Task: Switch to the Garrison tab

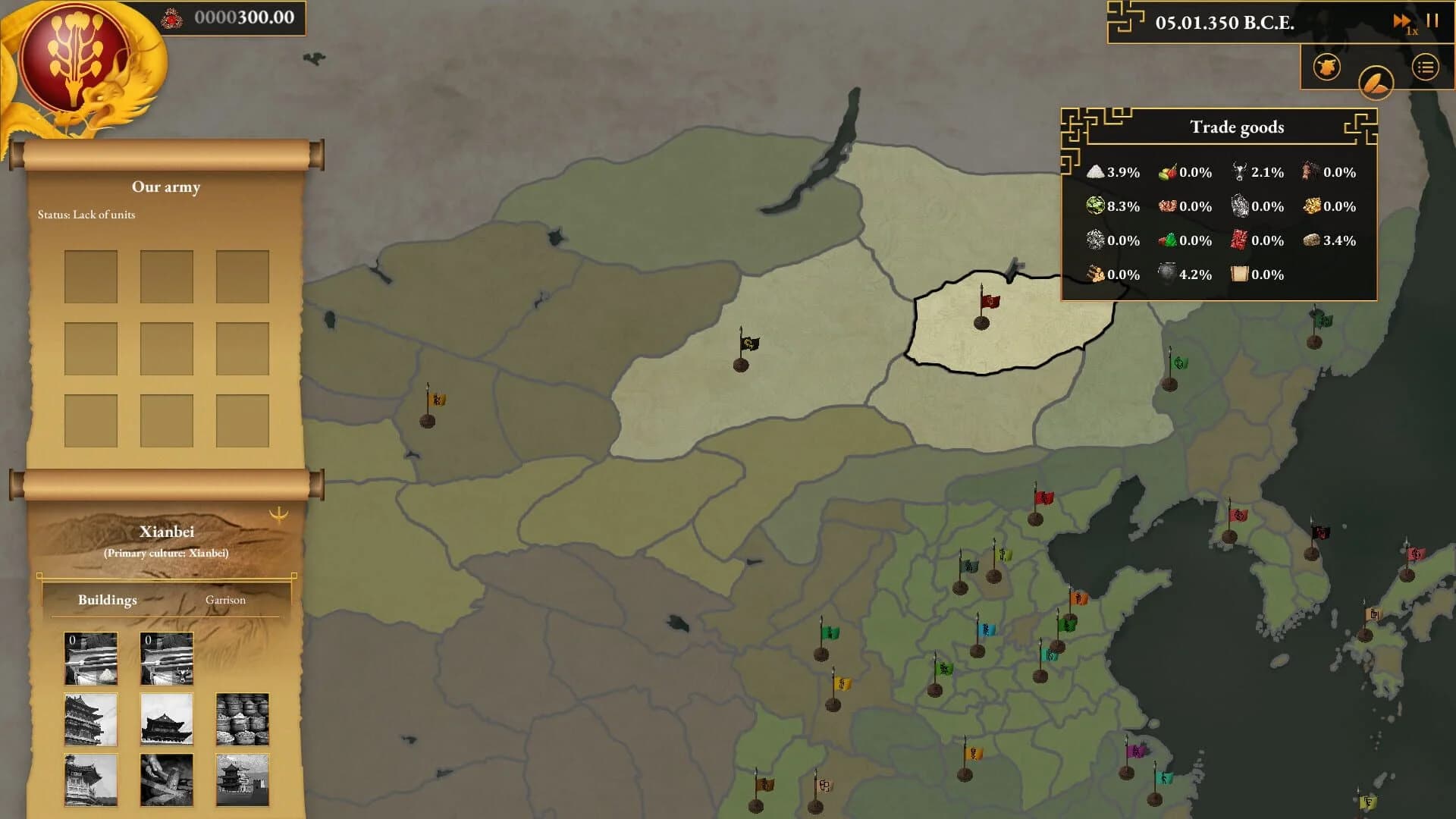Action: point(225,600)
